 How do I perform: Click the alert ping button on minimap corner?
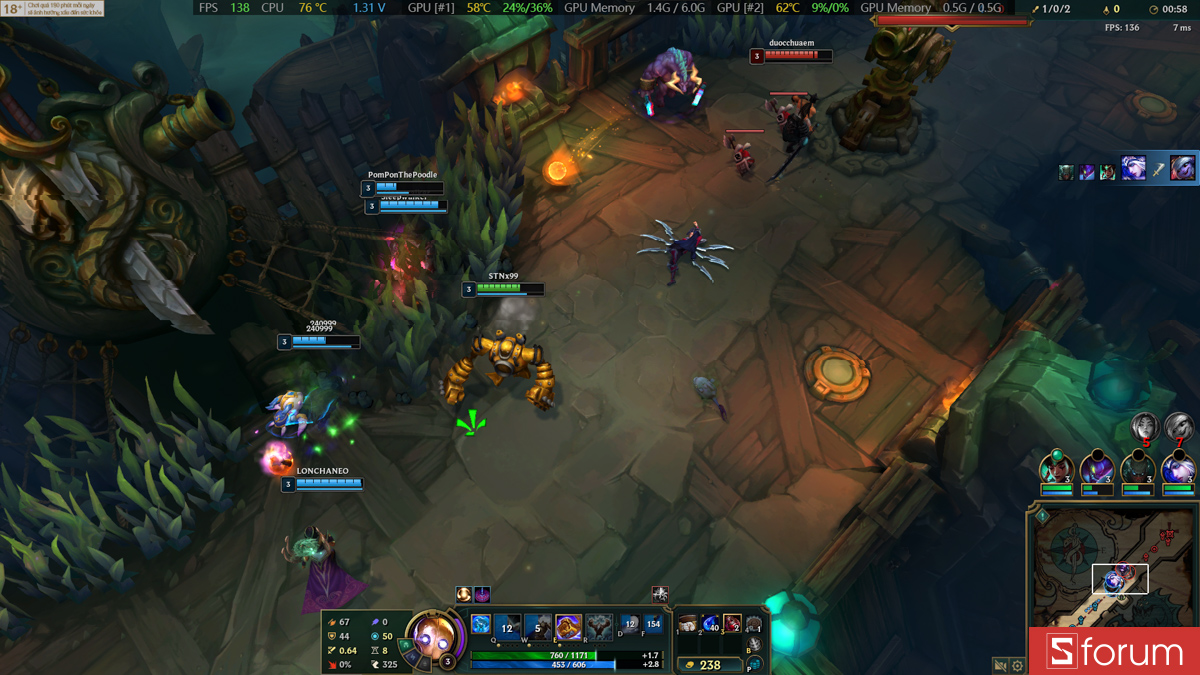(x=1041, y=516)
